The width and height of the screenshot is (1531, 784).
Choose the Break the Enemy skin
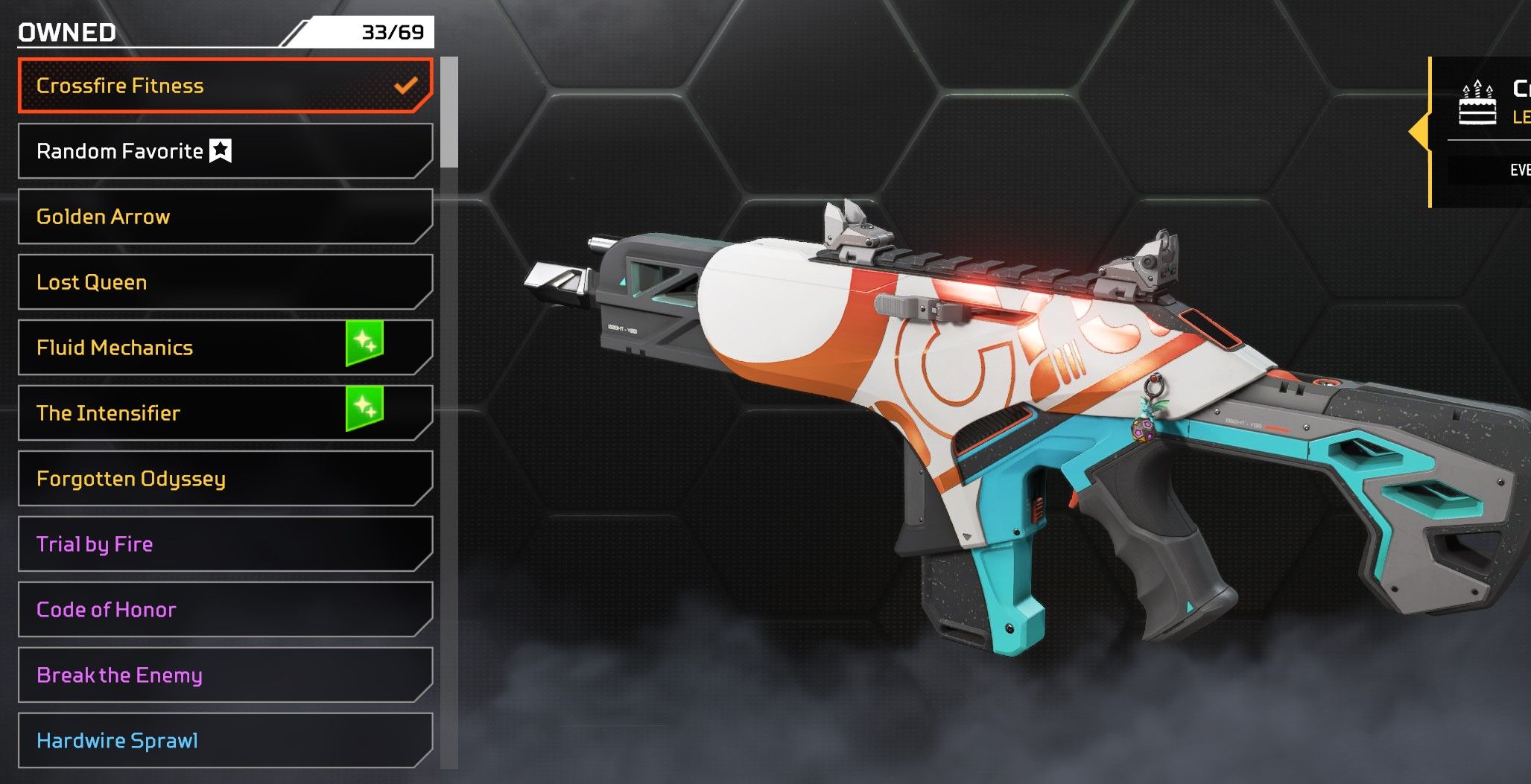tap(224, 675)
